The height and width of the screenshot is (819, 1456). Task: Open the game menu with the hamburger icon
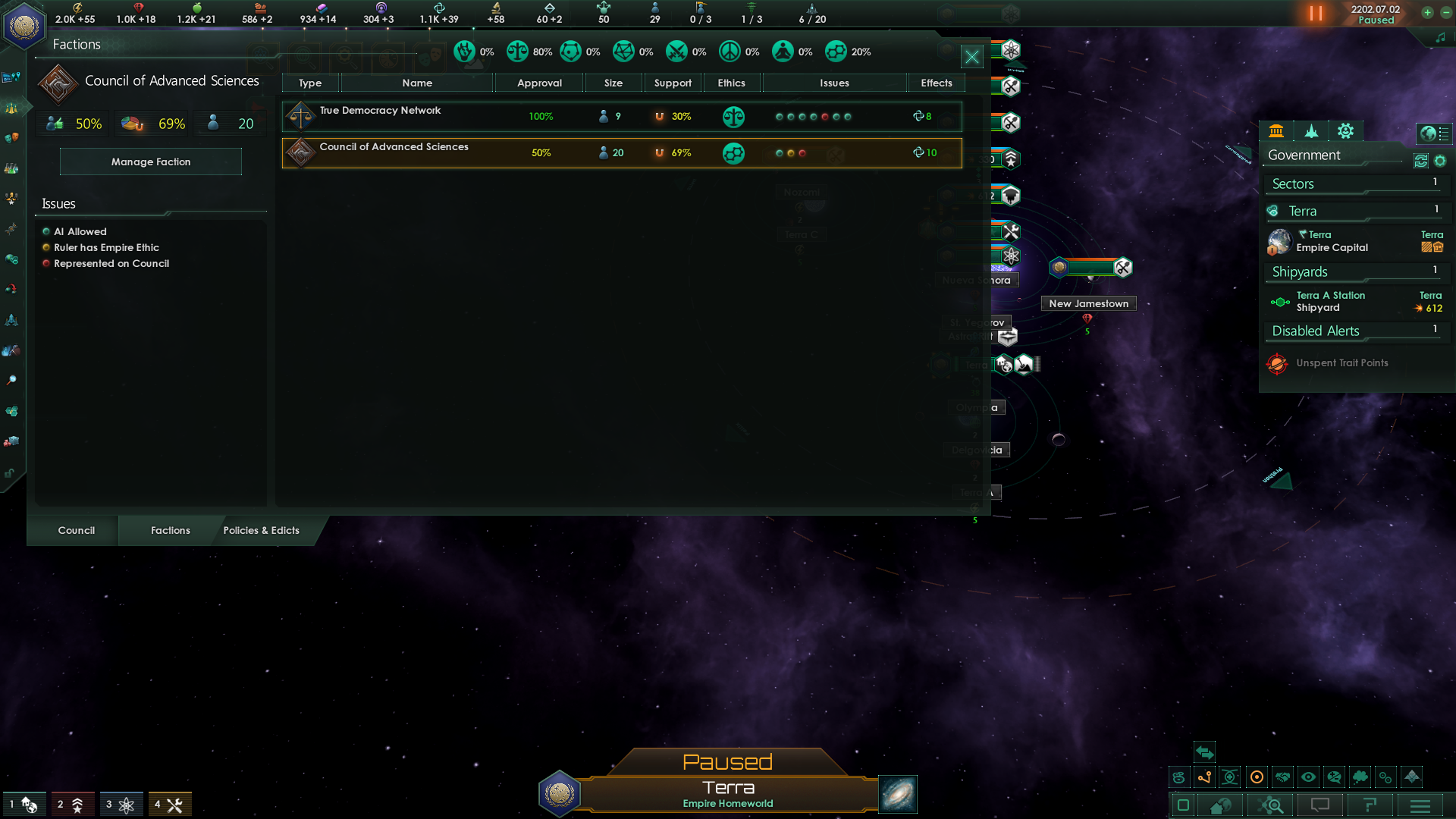click(1420, 805)
